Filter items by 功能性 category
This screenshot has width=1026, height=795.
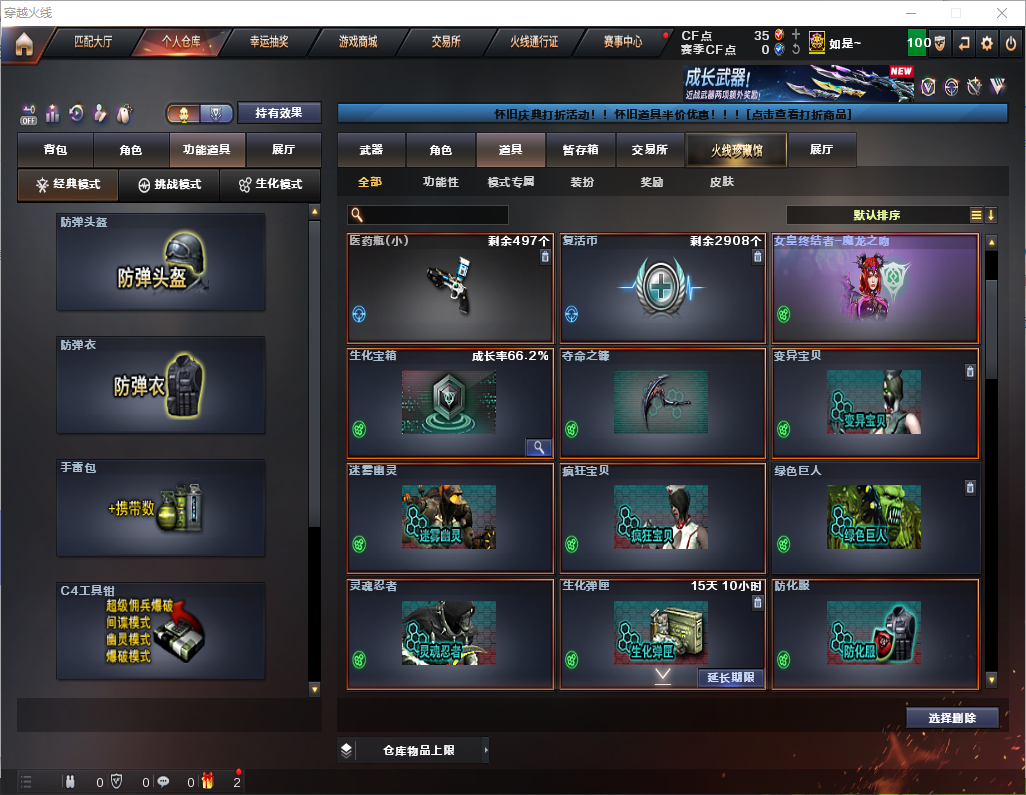[x=440, y=182]
